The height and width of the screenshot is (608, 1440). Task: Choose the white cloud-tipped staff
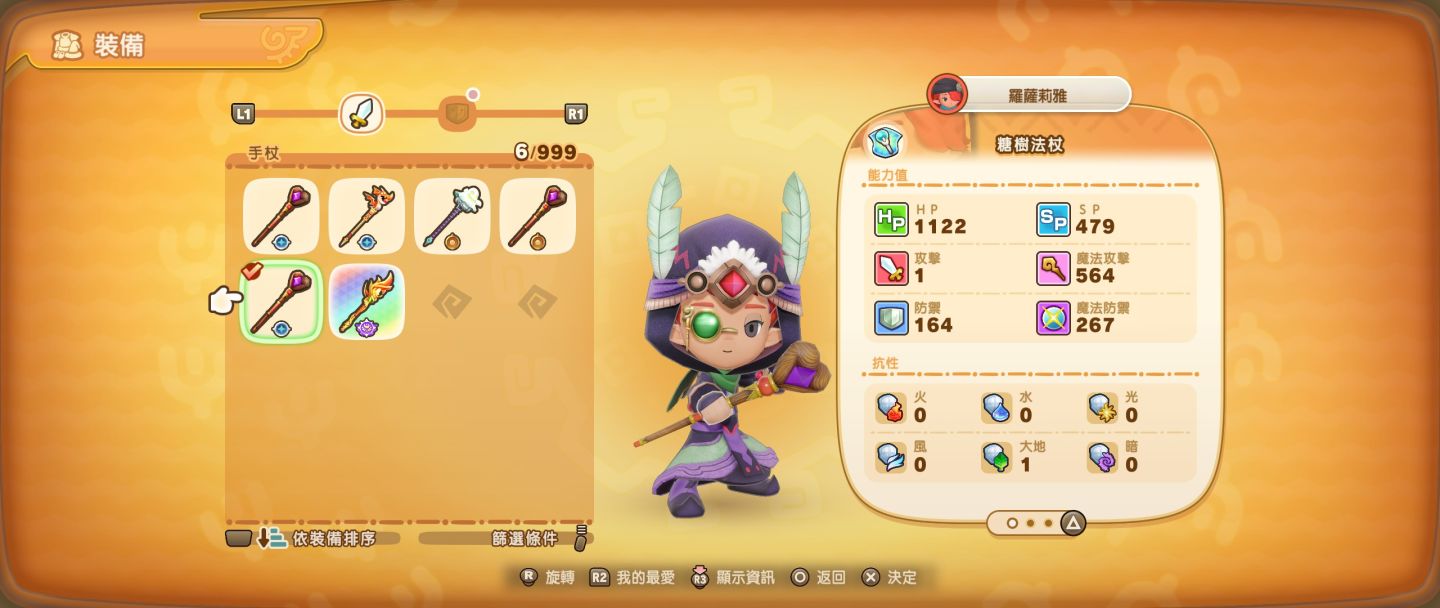(x=452, y=216)
